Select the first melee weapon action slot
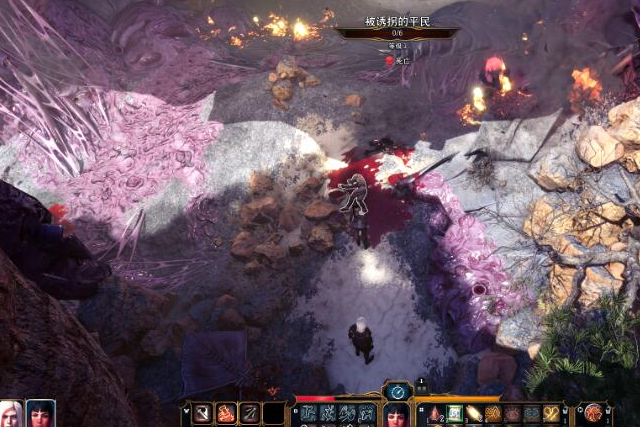 pyautogui.click(x=203, y=413)
